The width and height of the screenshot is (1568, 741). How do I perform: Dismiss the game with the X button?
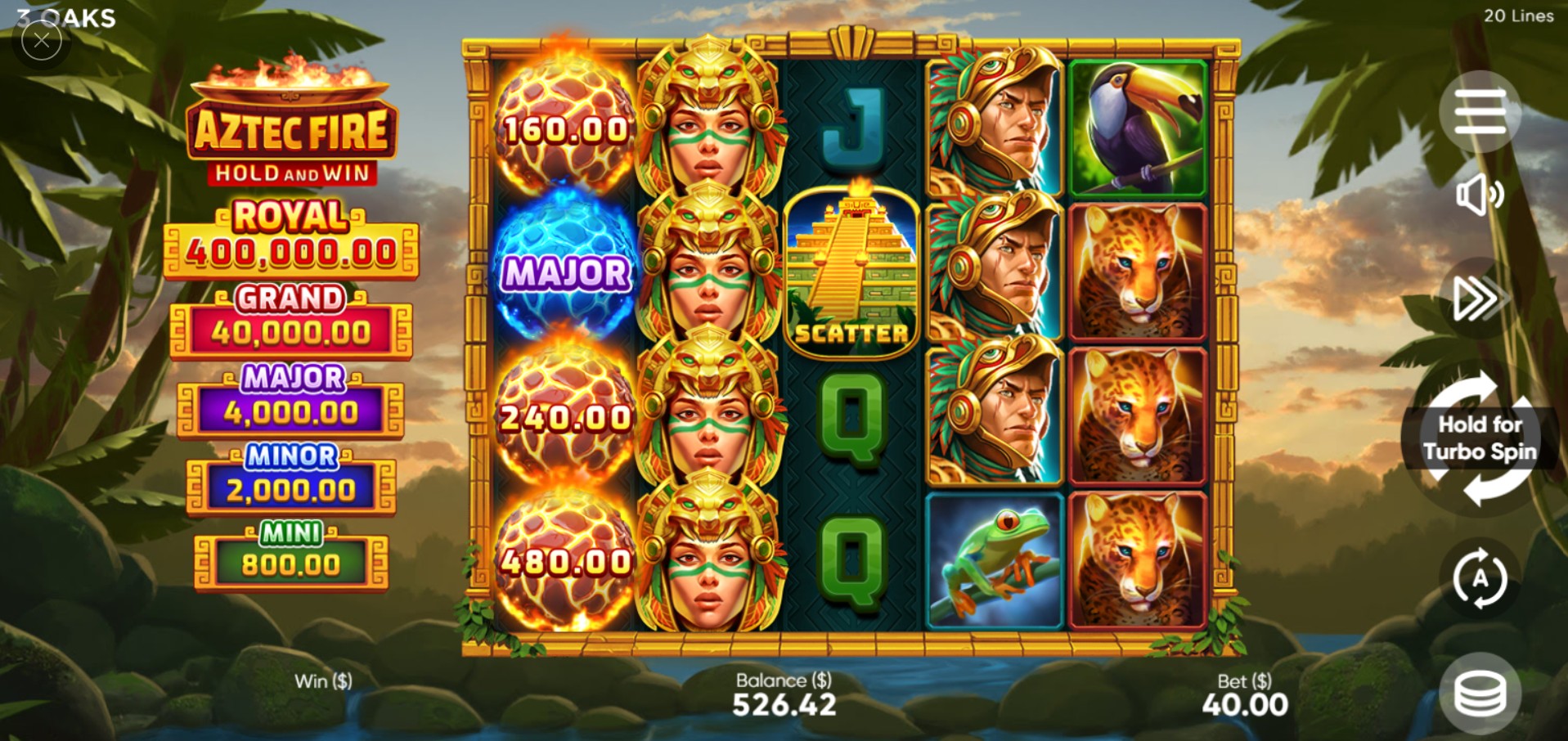[41, 41]
